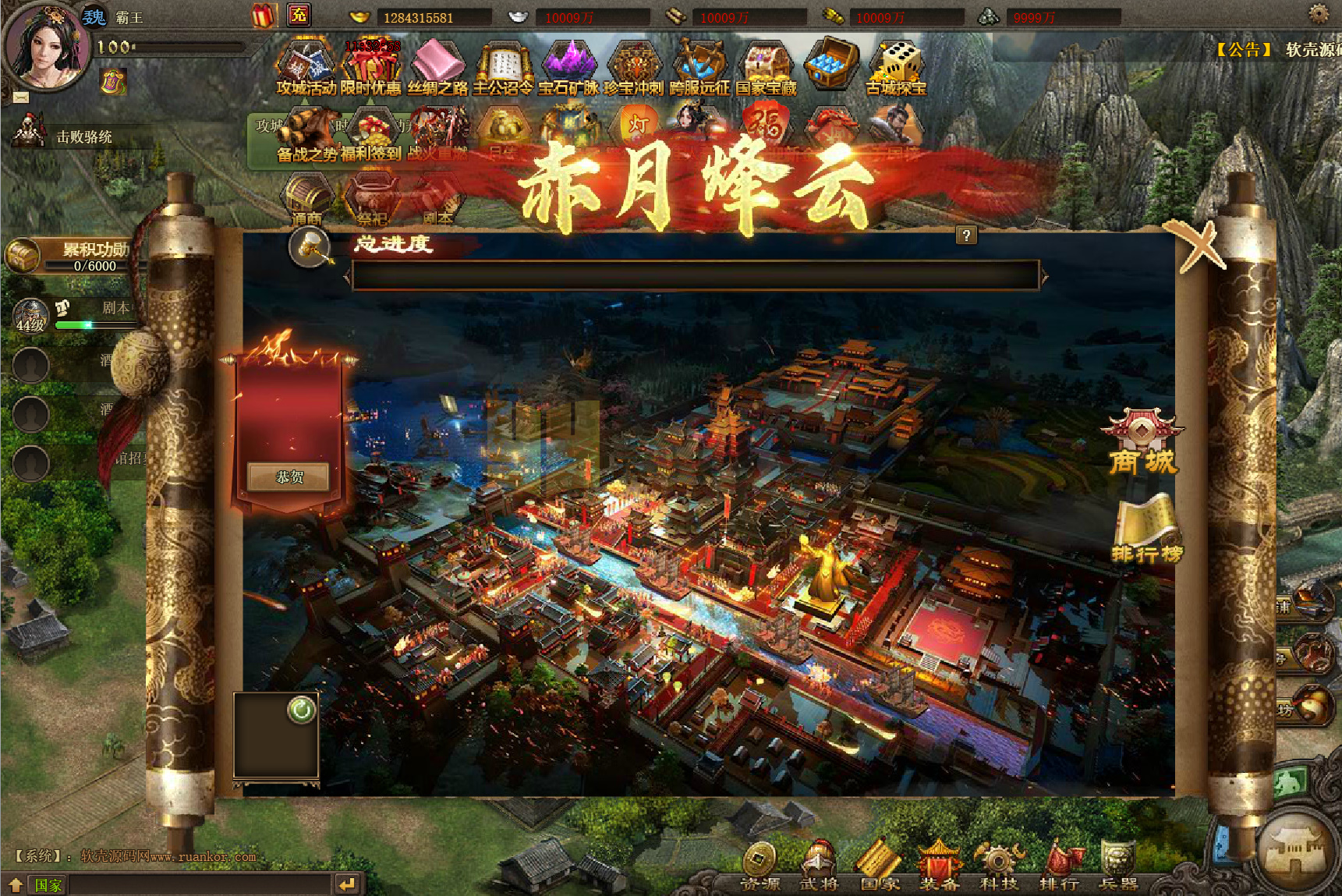Image resolution: width=1342 pixels, height=896 pixels.
Task: Click the chat text input box
Action: pos(199,884)
